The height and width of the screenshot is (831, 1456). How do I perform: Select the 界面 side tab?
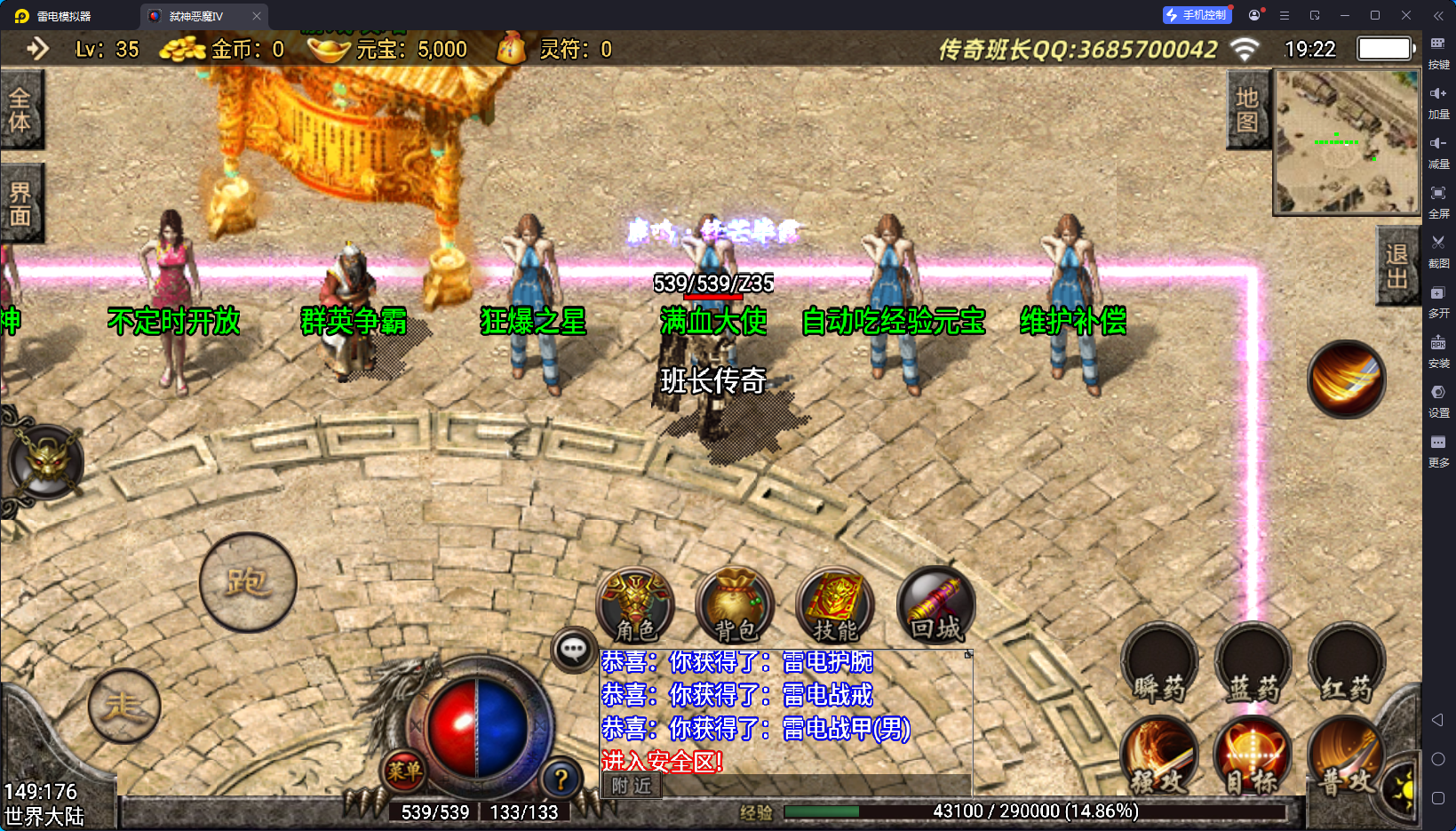(x=20, y=204)
